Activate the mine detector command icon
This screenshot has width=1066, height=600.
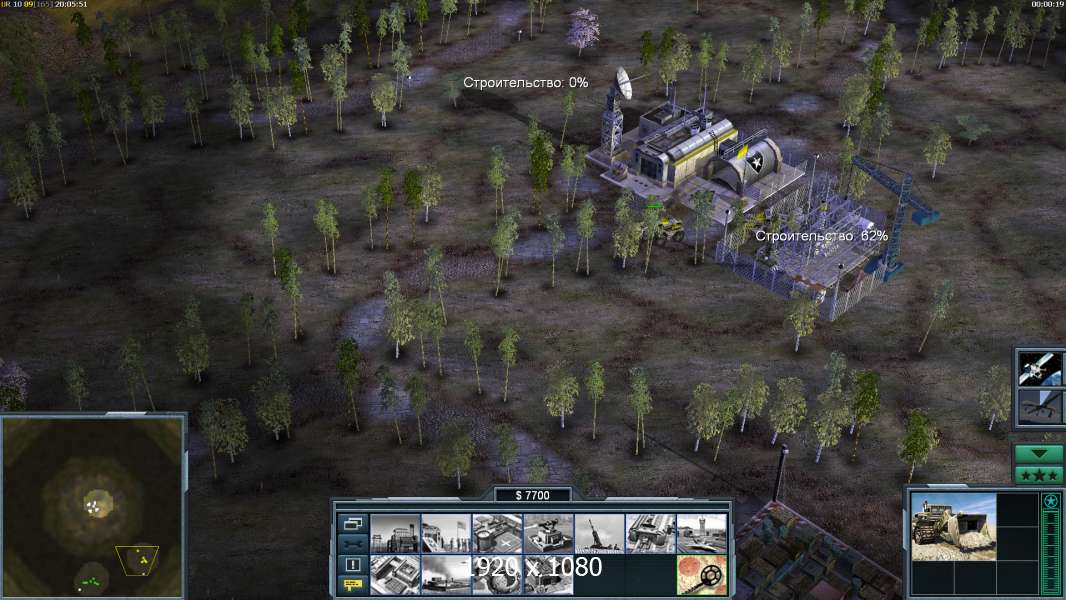tap(701, 574)
